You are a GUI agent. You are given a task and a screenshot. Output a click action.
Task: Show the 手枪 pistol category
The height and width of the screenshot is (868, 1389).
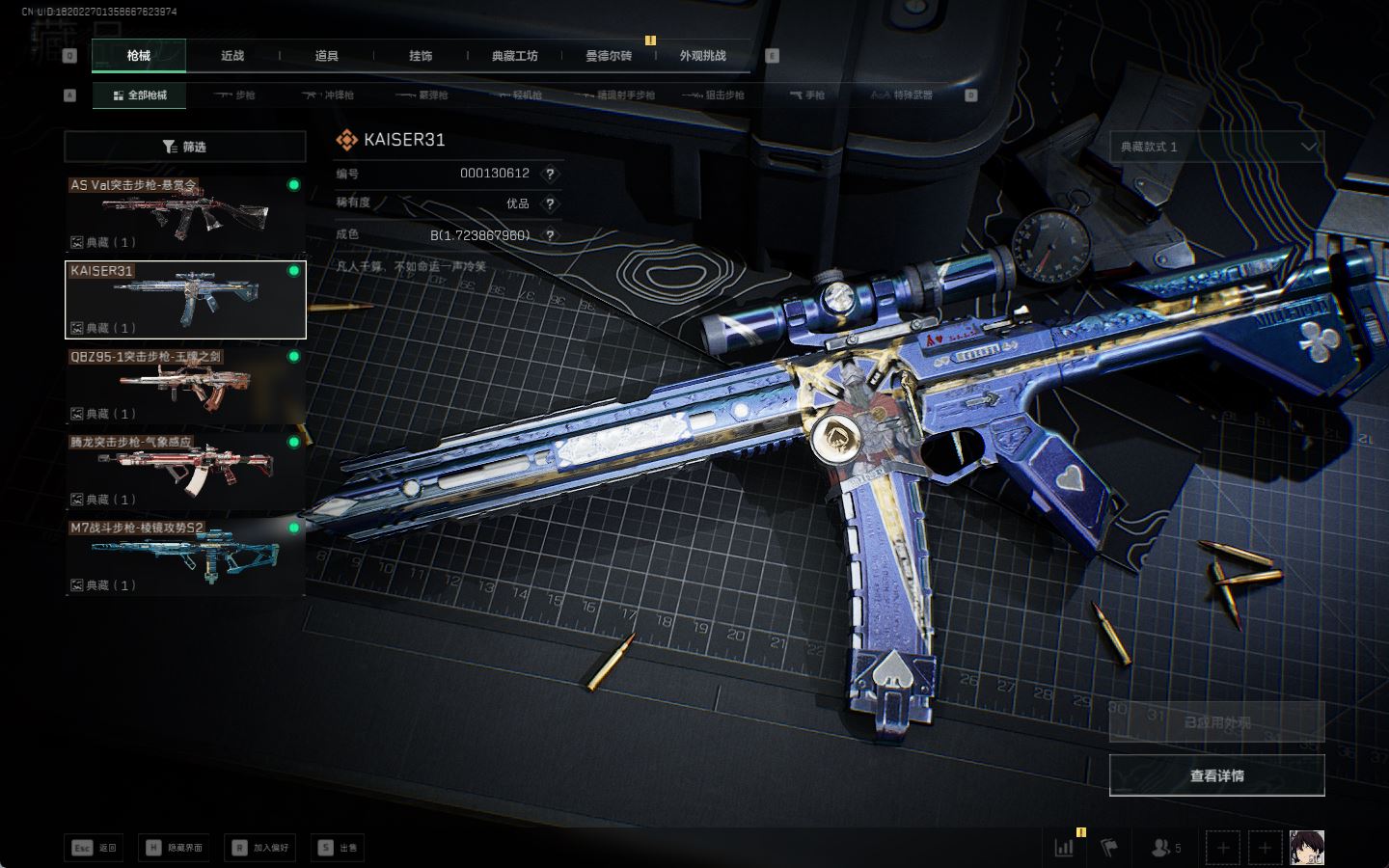[x=807, y=95]
